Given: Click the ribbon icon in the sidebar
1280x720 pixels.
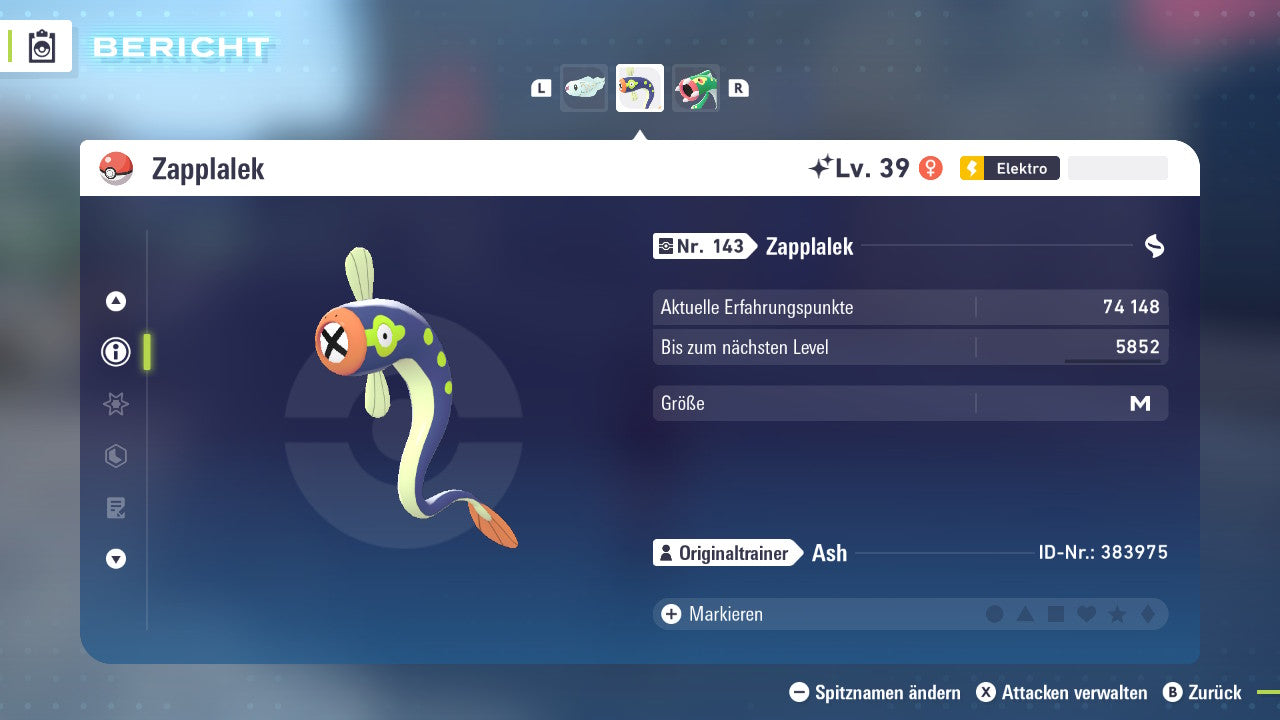Looking at the screenshot, I should pyautogui.click(x=115, y=404).
